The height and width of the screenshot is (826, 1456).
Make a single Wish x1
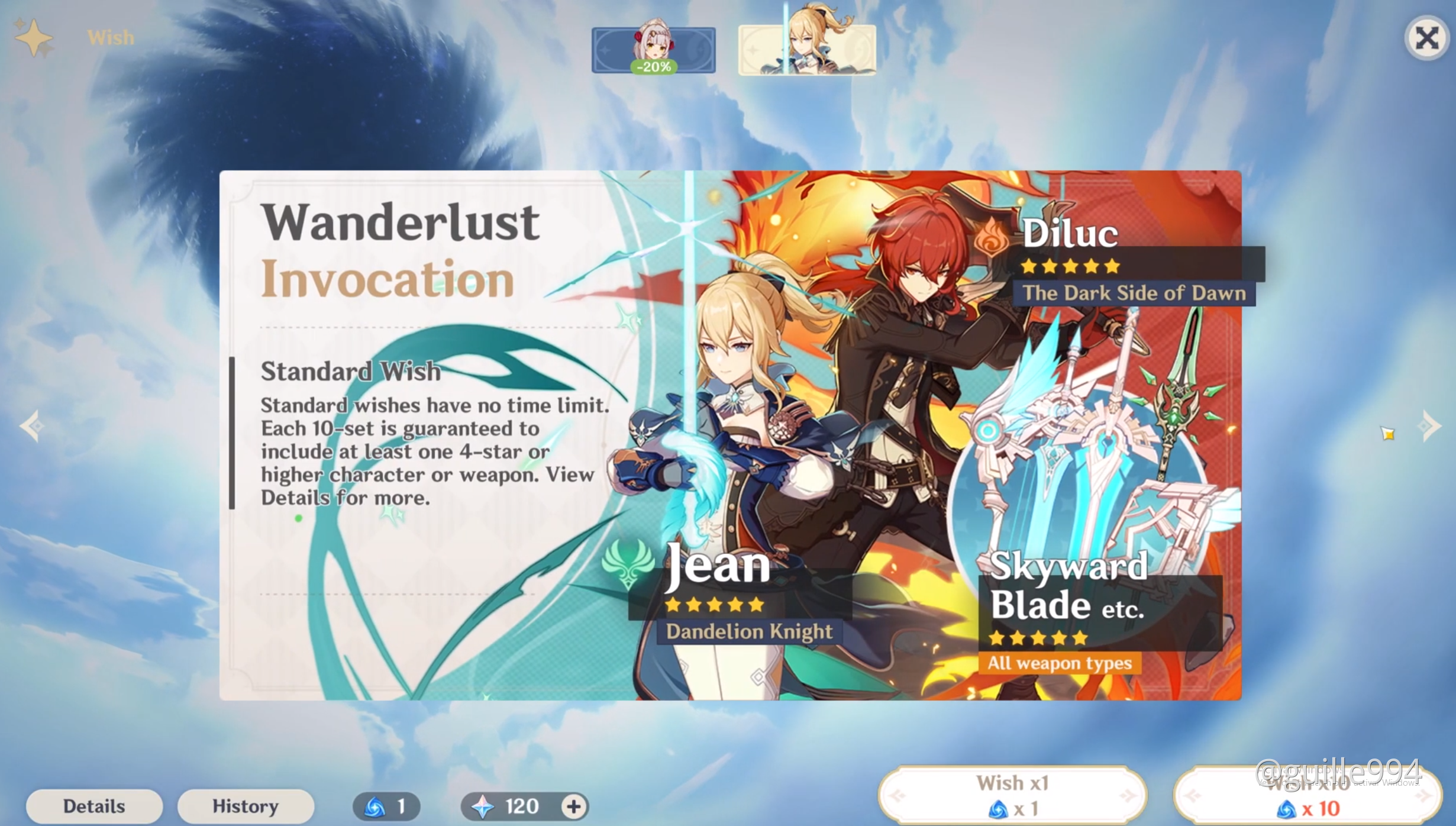[x=1012, y=795]
